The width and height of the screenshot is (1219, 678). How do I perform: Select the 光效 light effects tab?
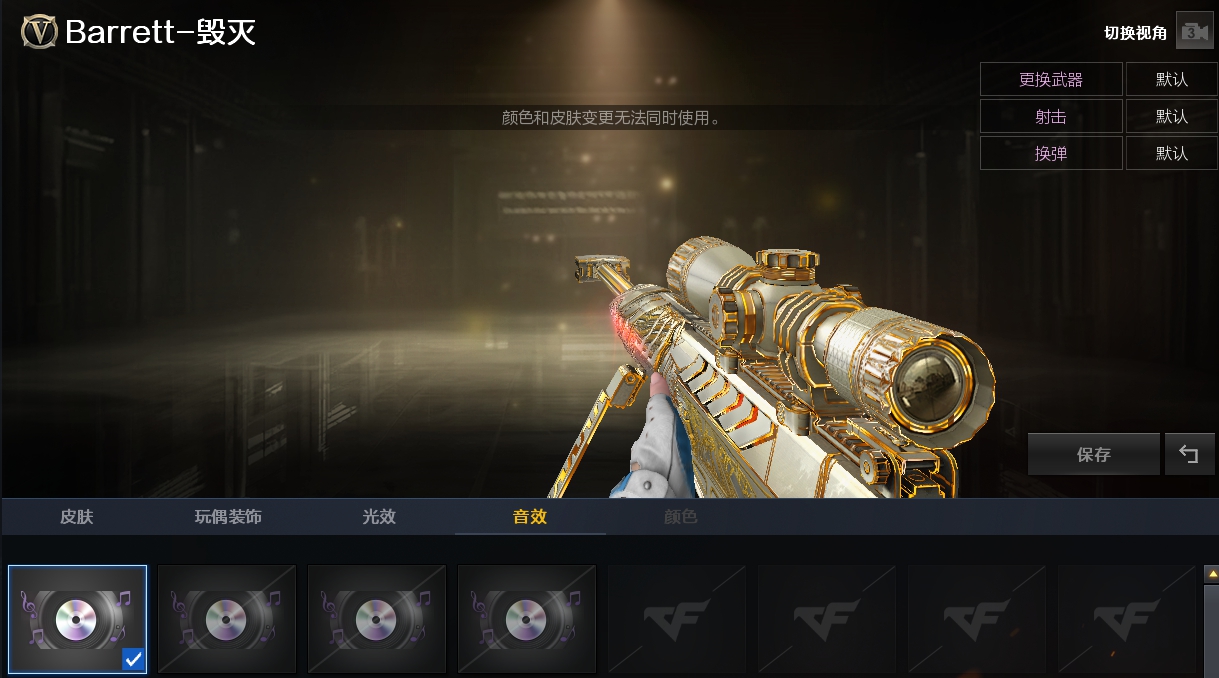pyautogui.click(x=379, y=517)
